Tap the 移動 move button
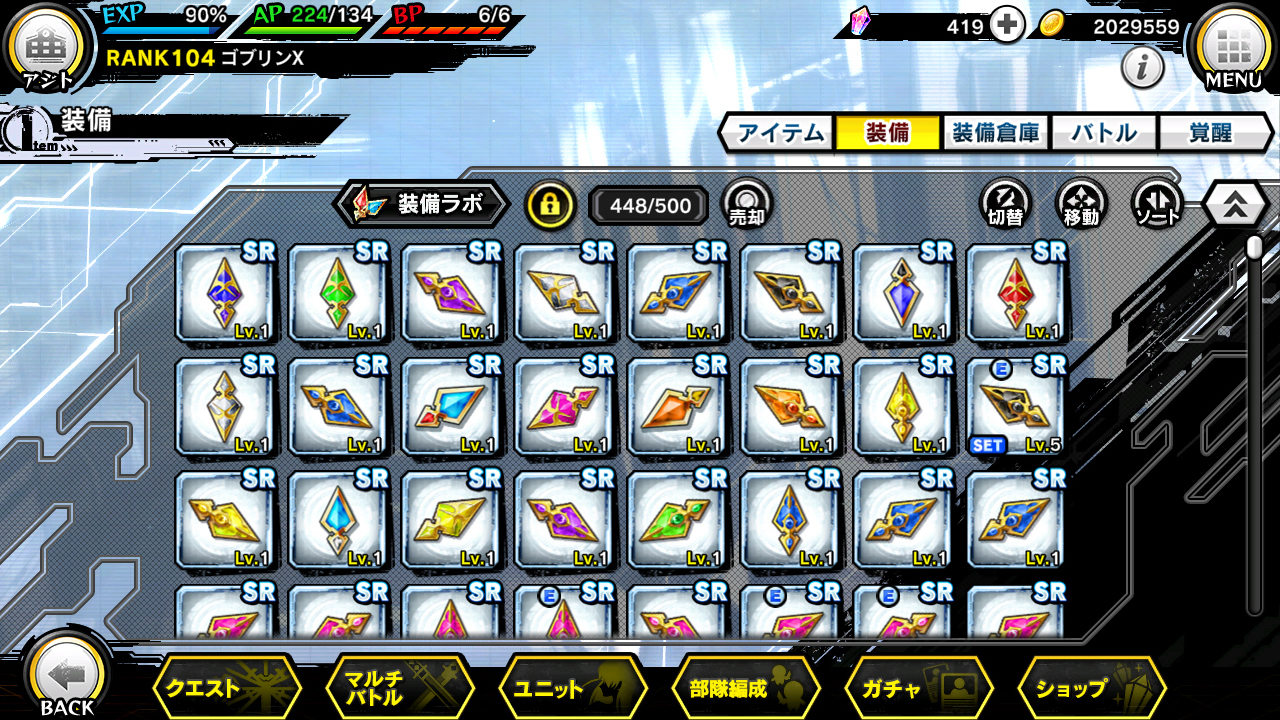Screen dimensions: 1280x720 pos(1081,204)
